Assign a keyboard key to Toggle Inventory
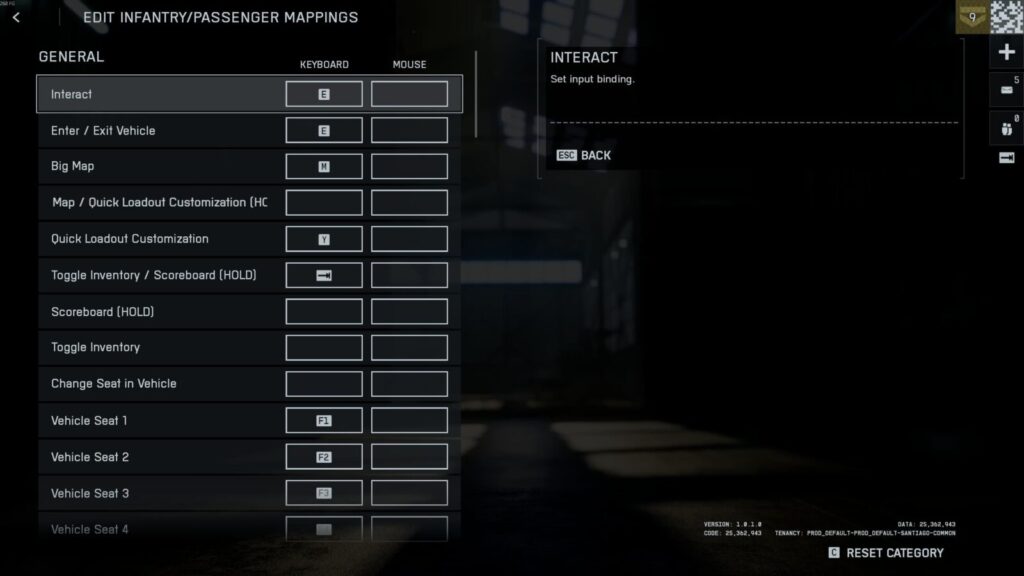This screenshot has height=576, width=1024. 324,348
